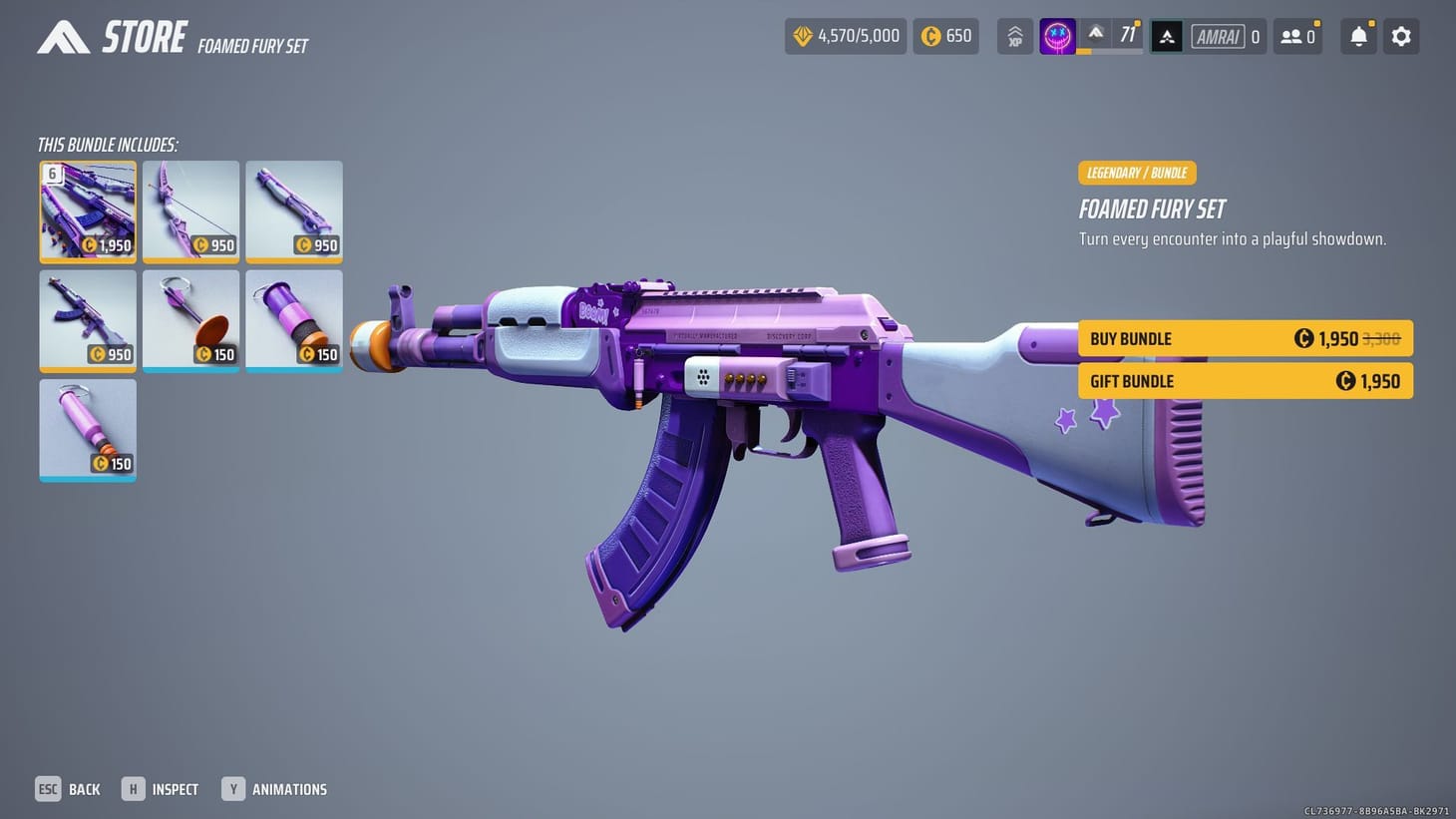Open the notifications bell
1456x819 pixels.
(x=1357, y=36)
